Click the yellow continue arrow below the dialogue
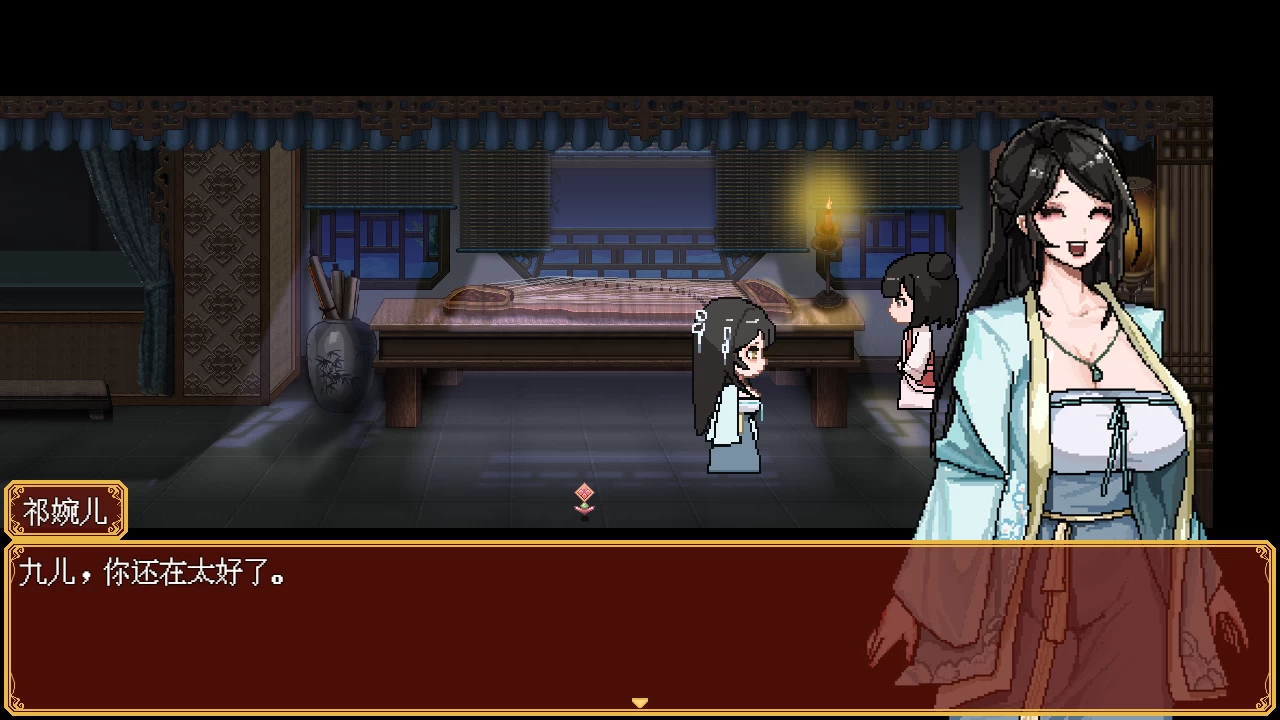This screenshot has width=1280, height=720. [x=639, y=703]
